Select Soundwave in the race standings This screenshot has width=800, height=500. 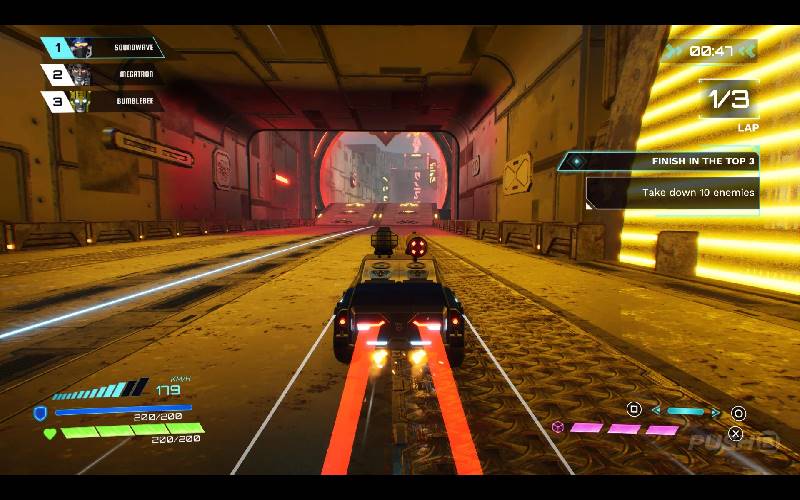point(110,47)
